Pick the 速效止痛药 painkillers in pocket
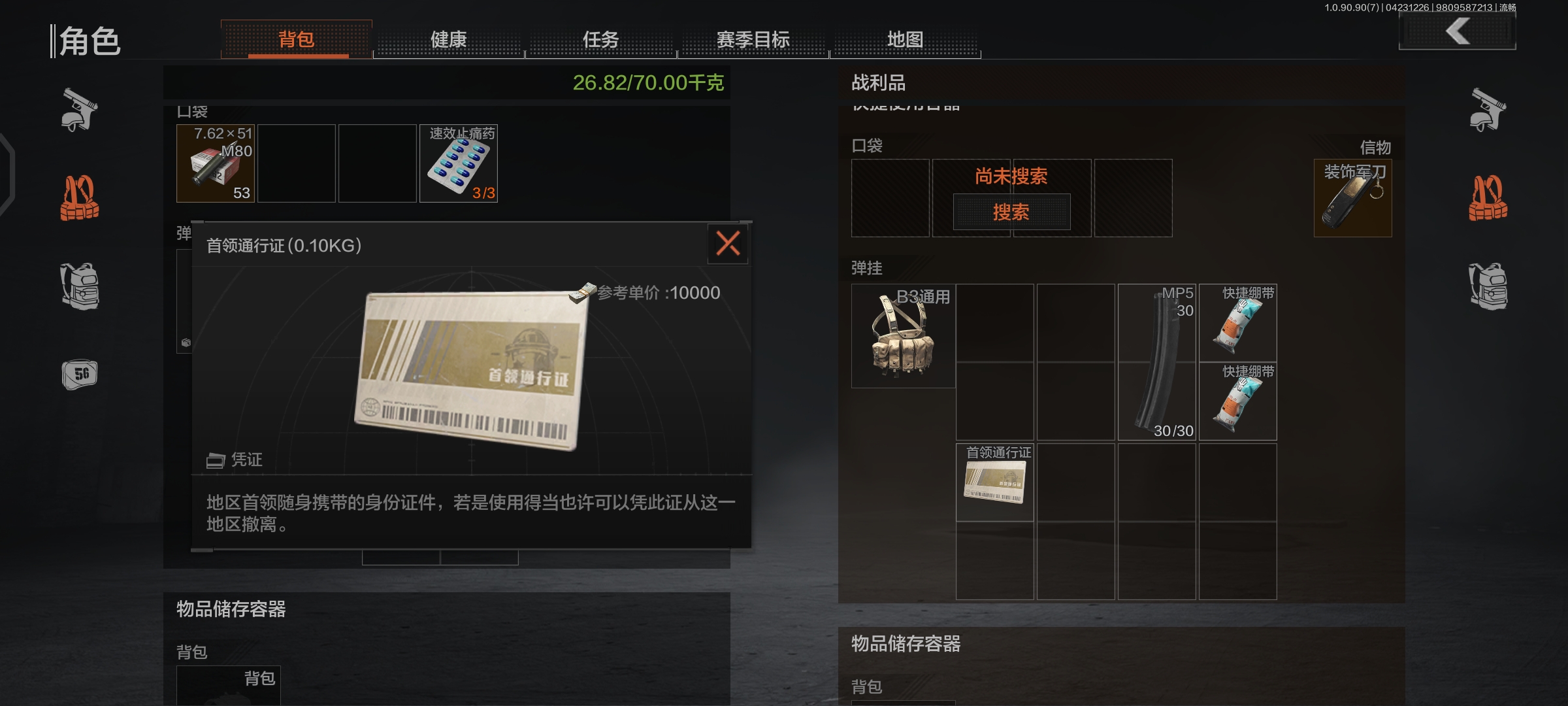The image size is (1568, 706). 457,163
